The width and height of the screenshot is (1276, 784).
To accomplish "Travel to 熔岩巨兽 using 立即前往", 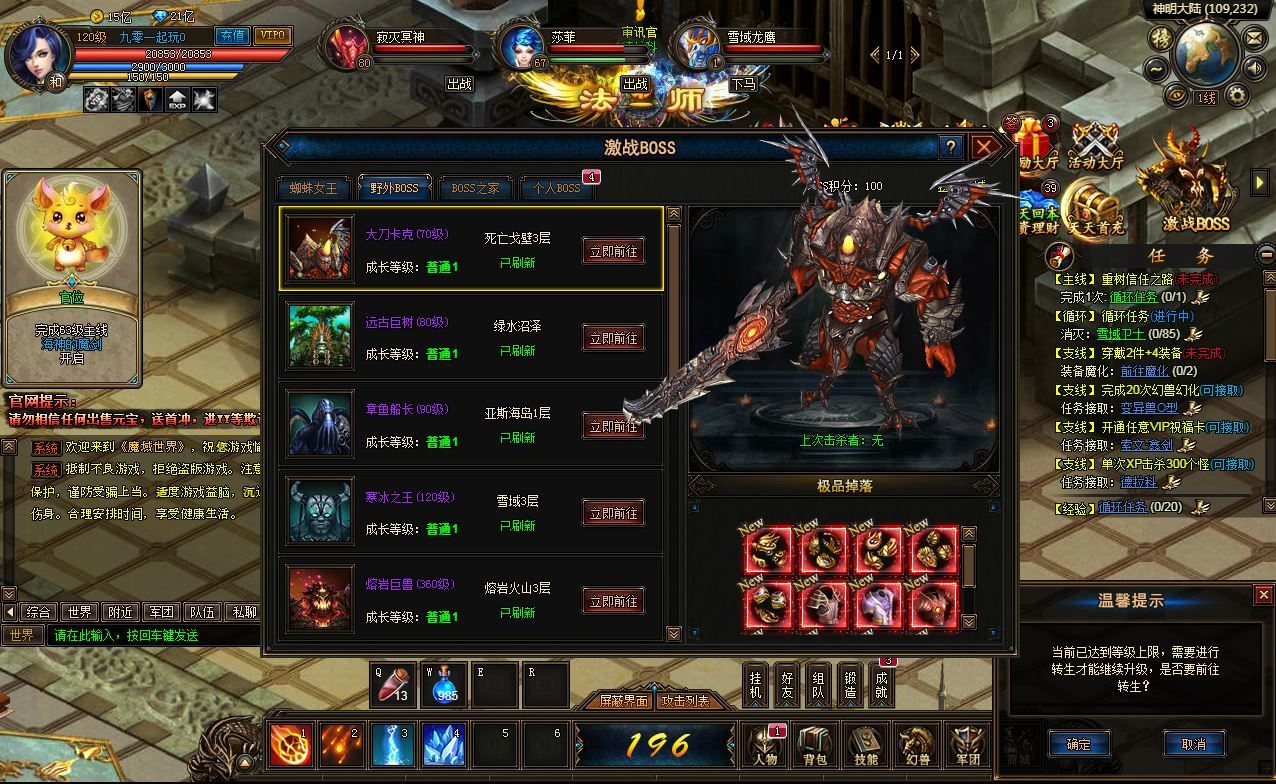I will (613, 601).
